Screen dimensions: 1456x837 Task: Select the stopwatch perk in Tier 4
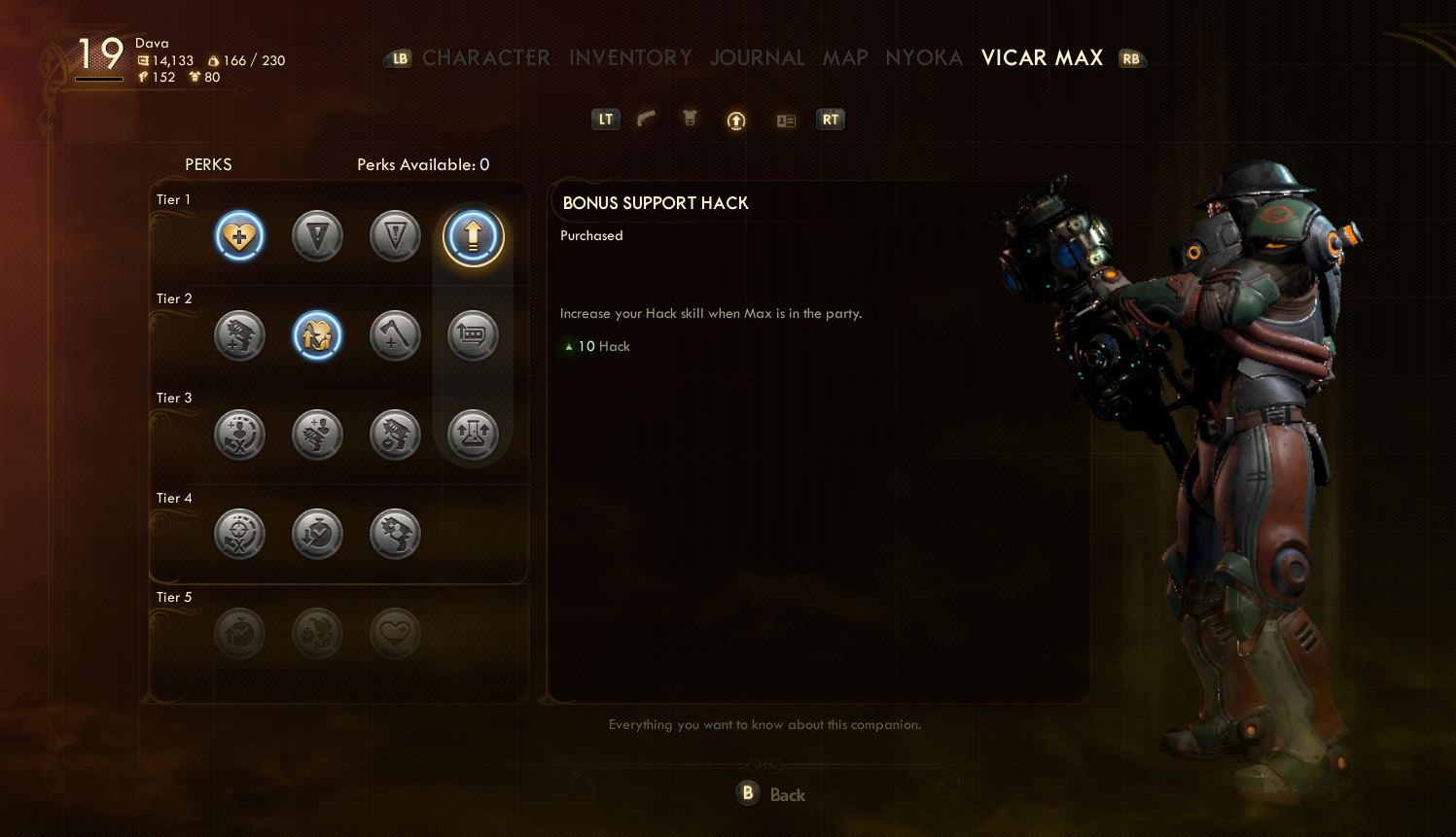click(317, 534)
